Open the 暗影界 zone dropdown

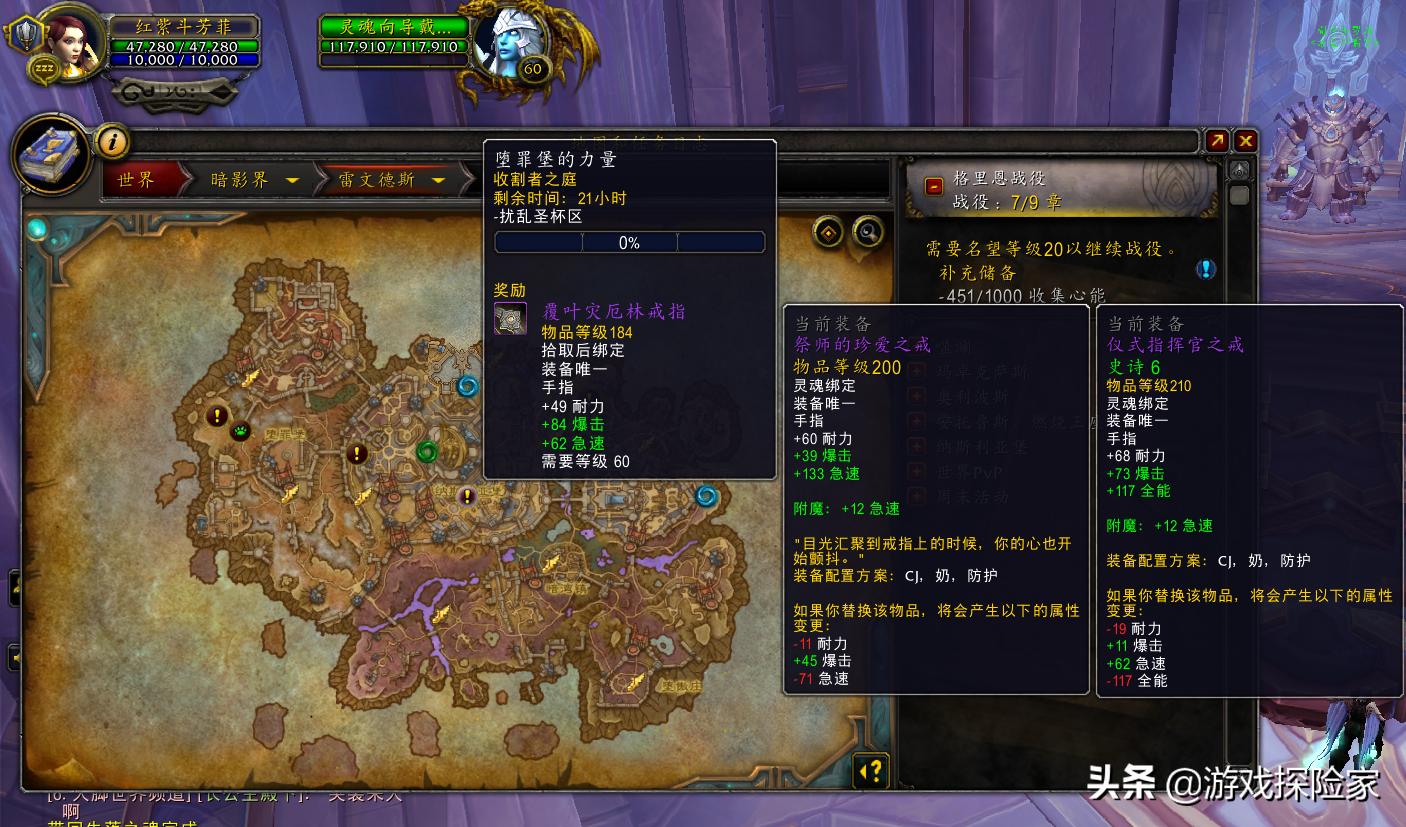point(293,181)
